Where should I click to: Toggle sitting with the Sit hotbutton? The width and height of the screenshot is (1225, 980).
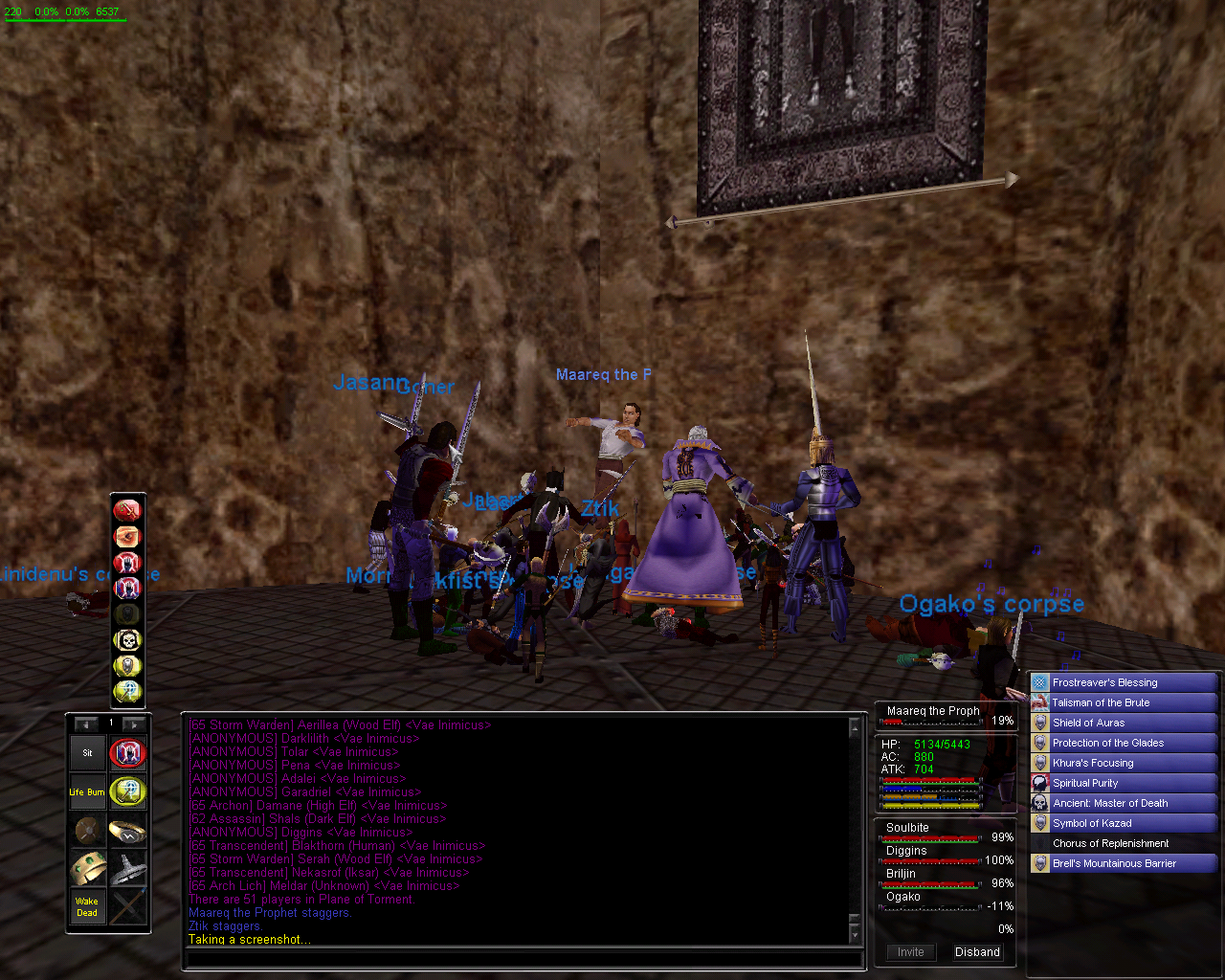coord(87,753)
